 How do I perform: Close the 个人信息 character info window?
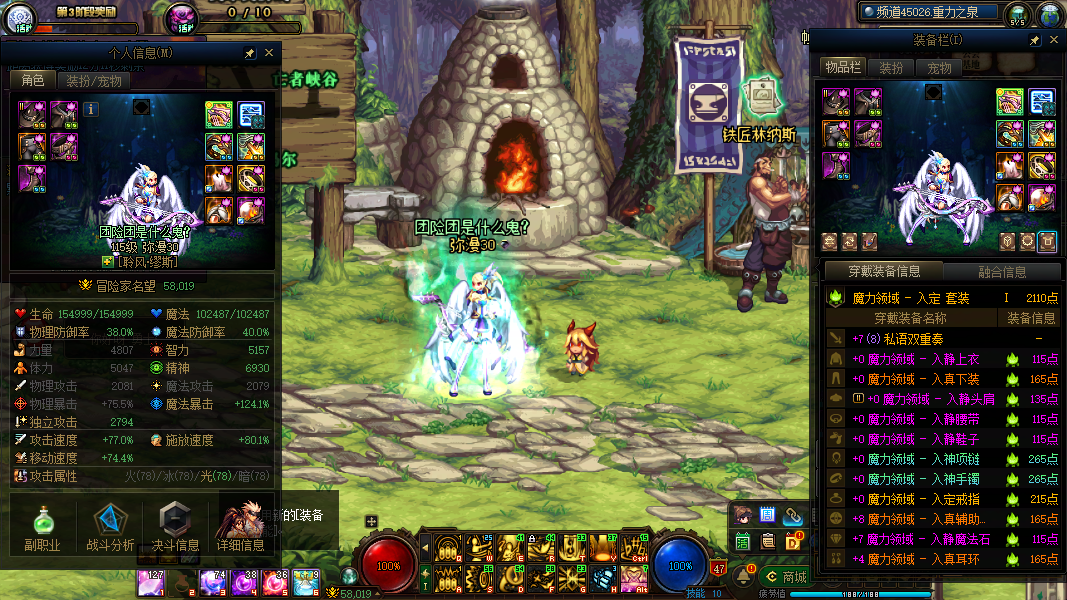268,53
